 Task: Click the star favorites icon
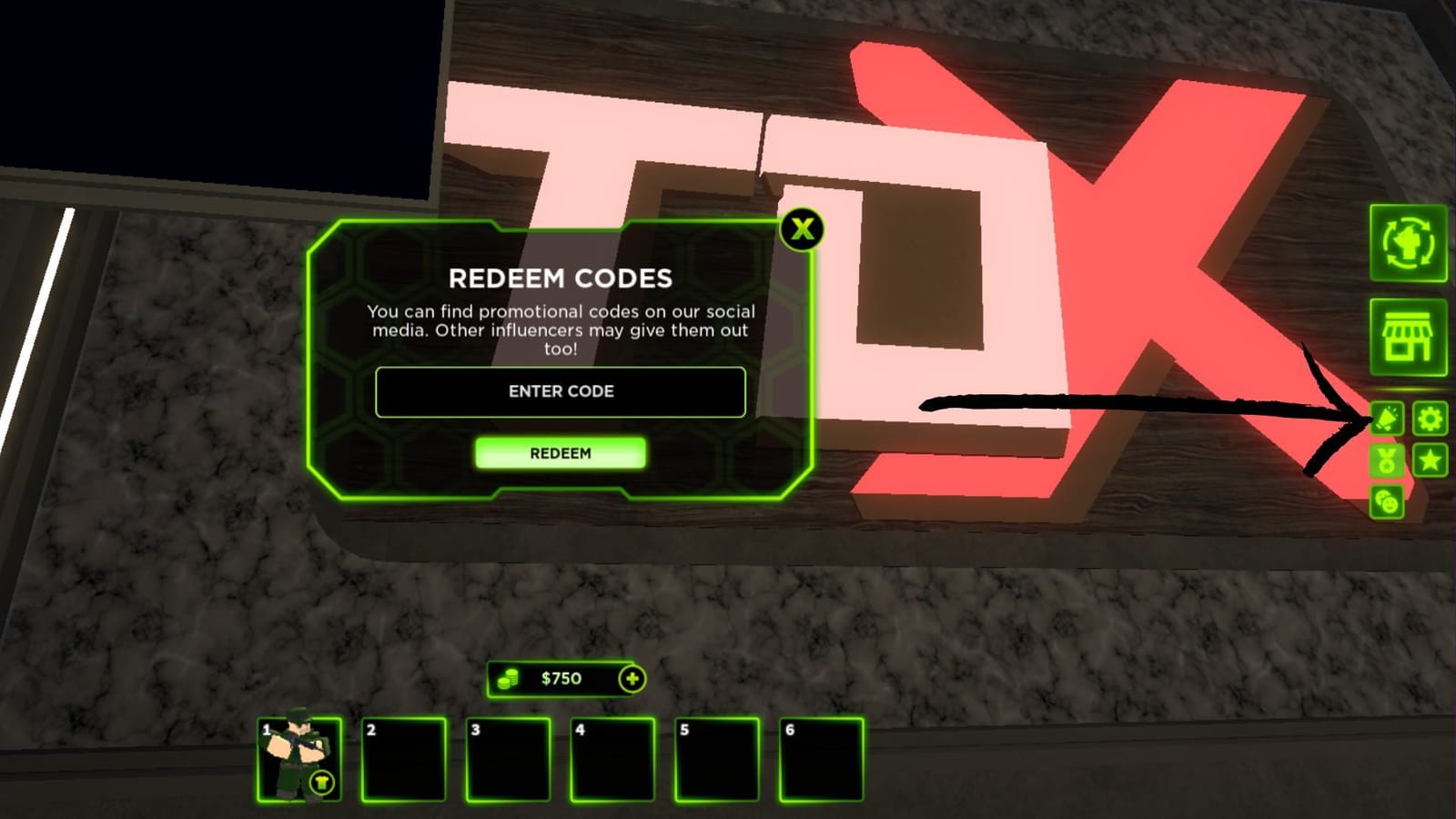1431,461
